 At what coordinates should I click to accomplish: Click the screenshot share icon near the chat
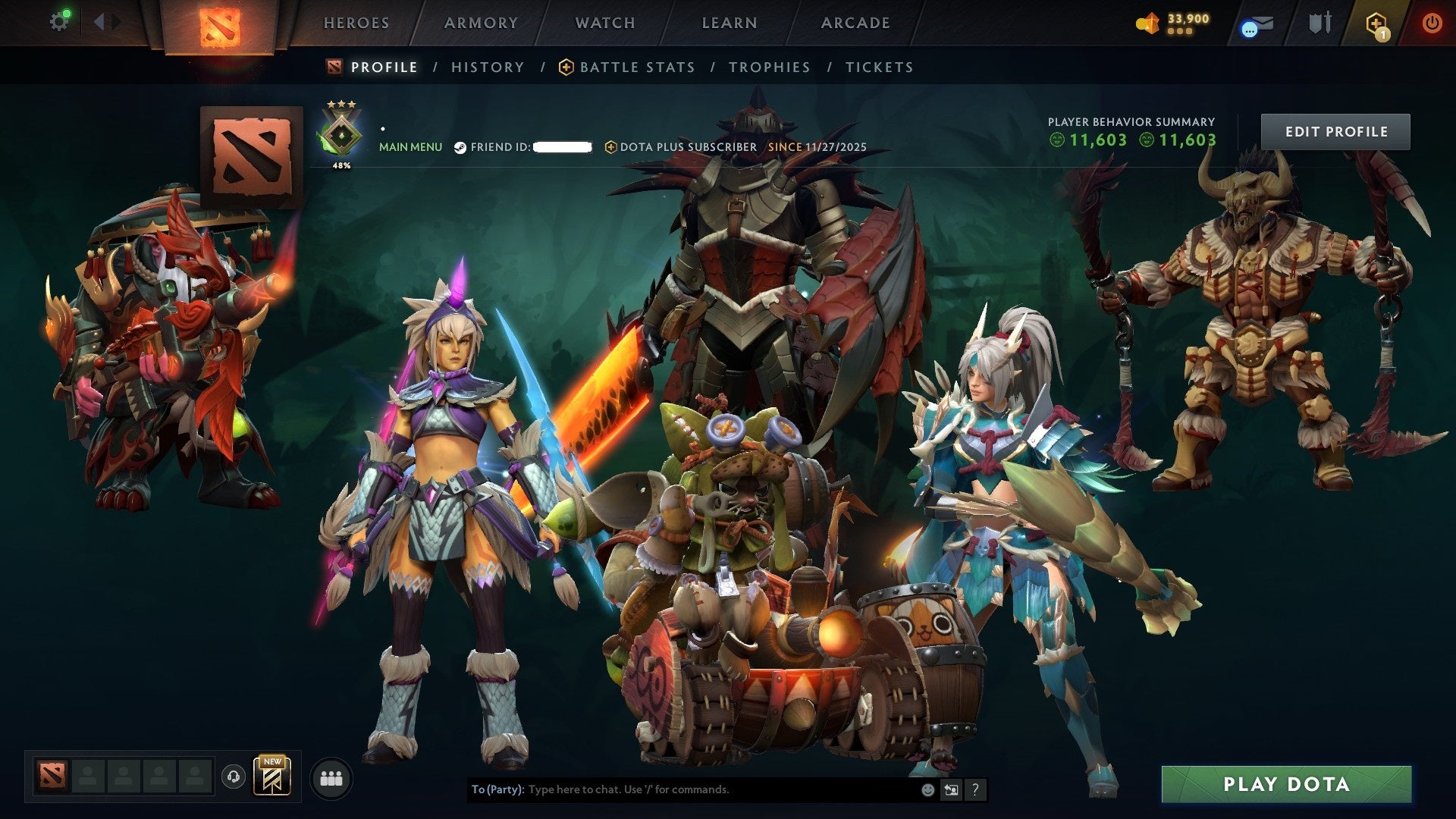[951, 789]
